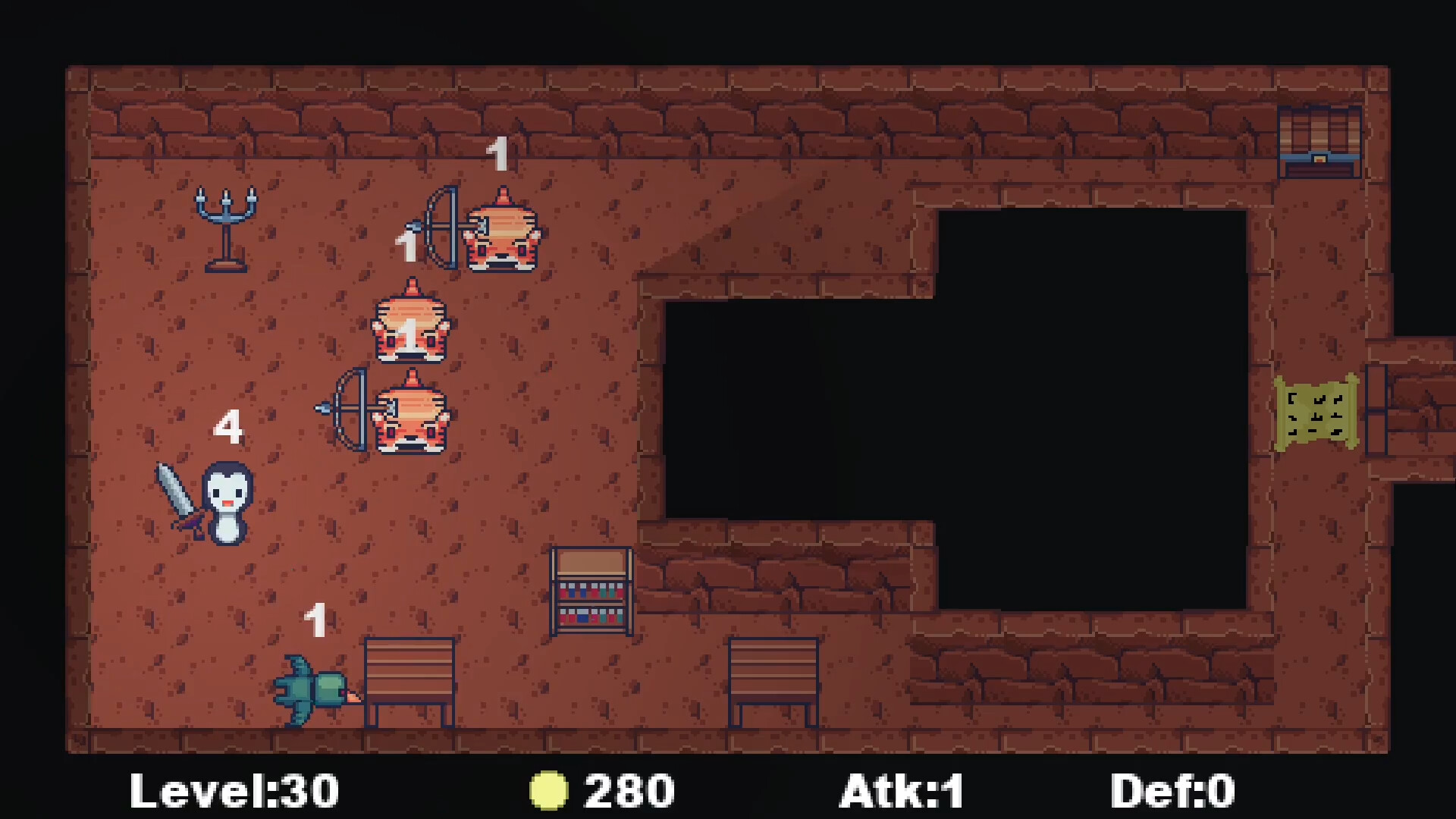Select the bottom tiger enemy with the crossbow
The width and height of the screenshot is (1456, 819).
click(411, 417)
